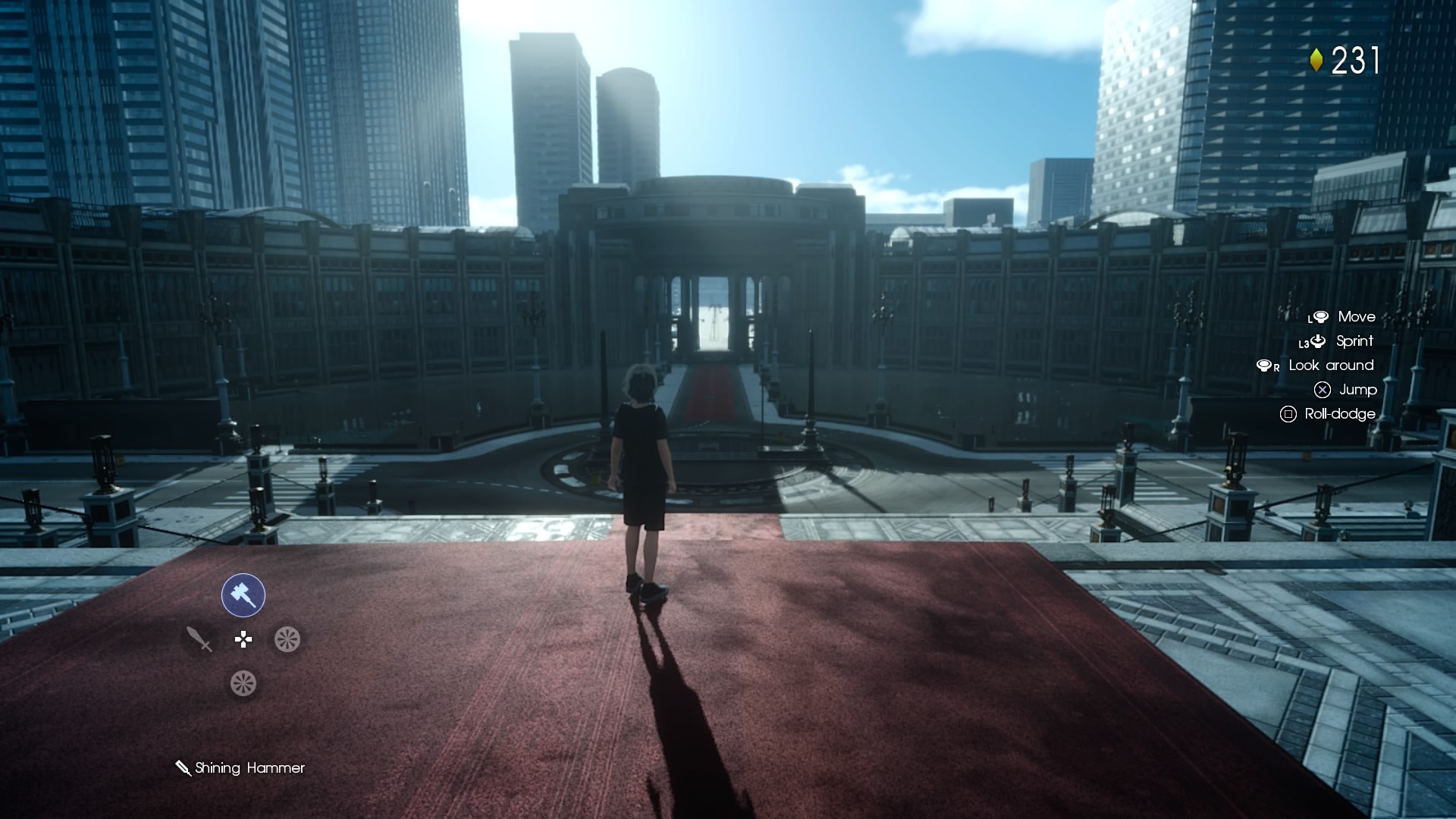Click the Jump control label
The image size is (1456, 819).
[1359, 390]
